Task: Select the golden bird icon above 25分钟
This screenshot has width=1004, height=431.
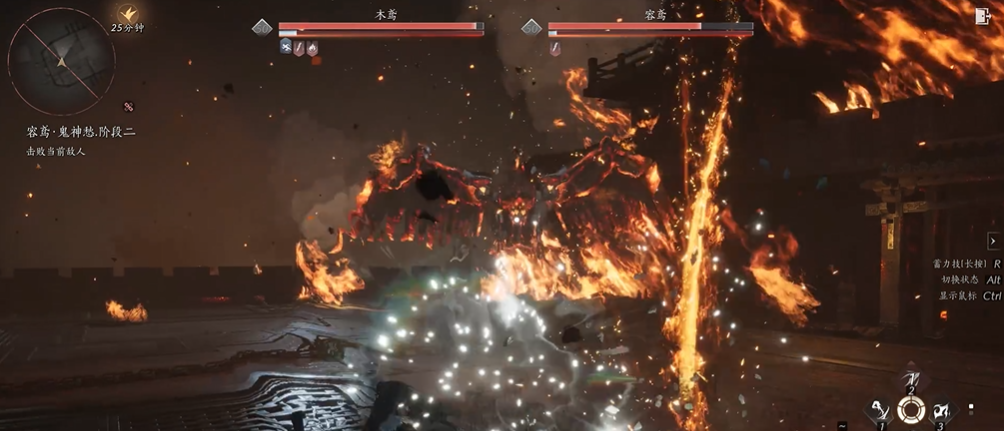Action: 127,12
